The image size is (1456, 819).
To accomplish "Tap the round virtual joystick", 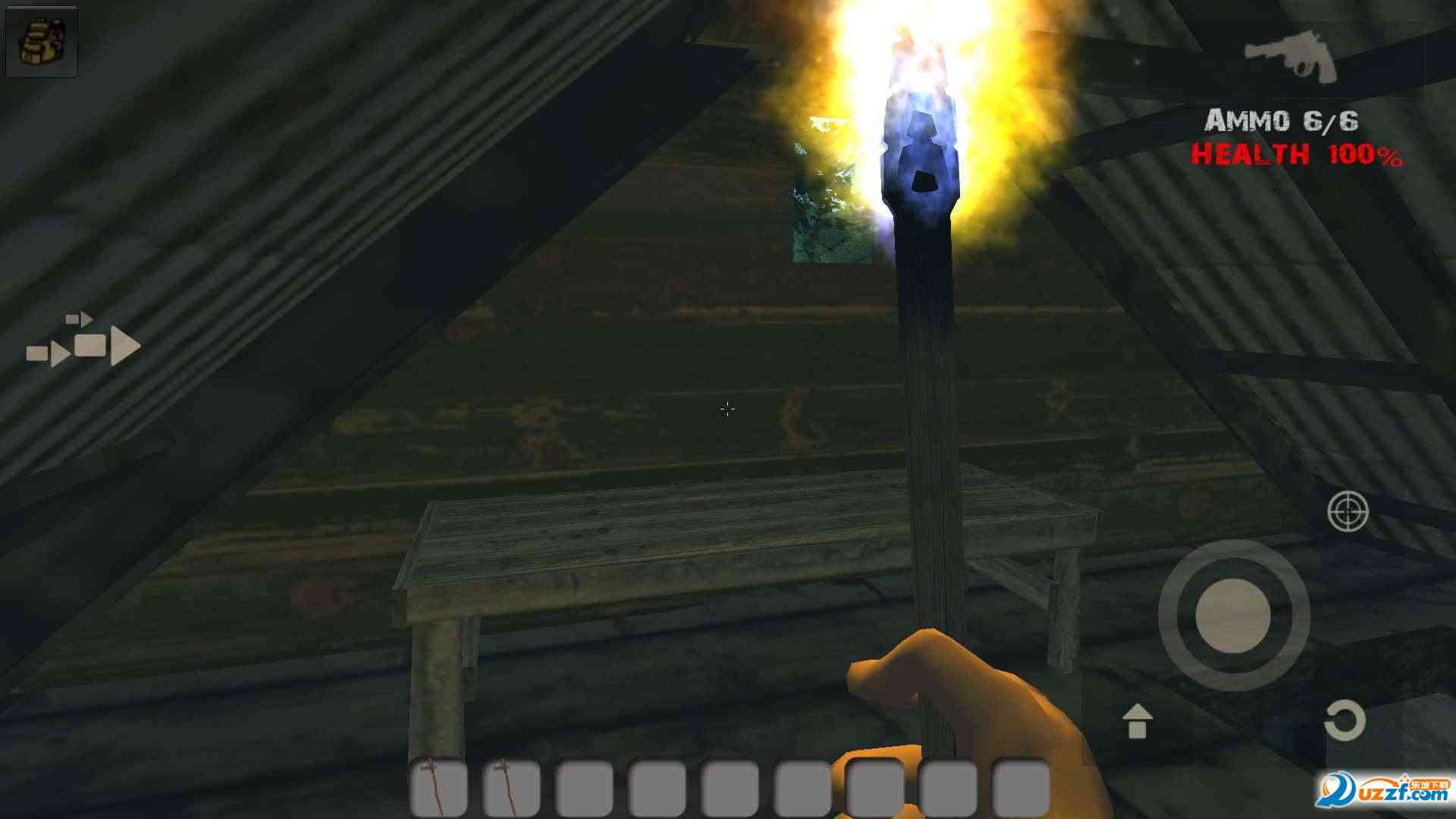I will [1233, 615].
